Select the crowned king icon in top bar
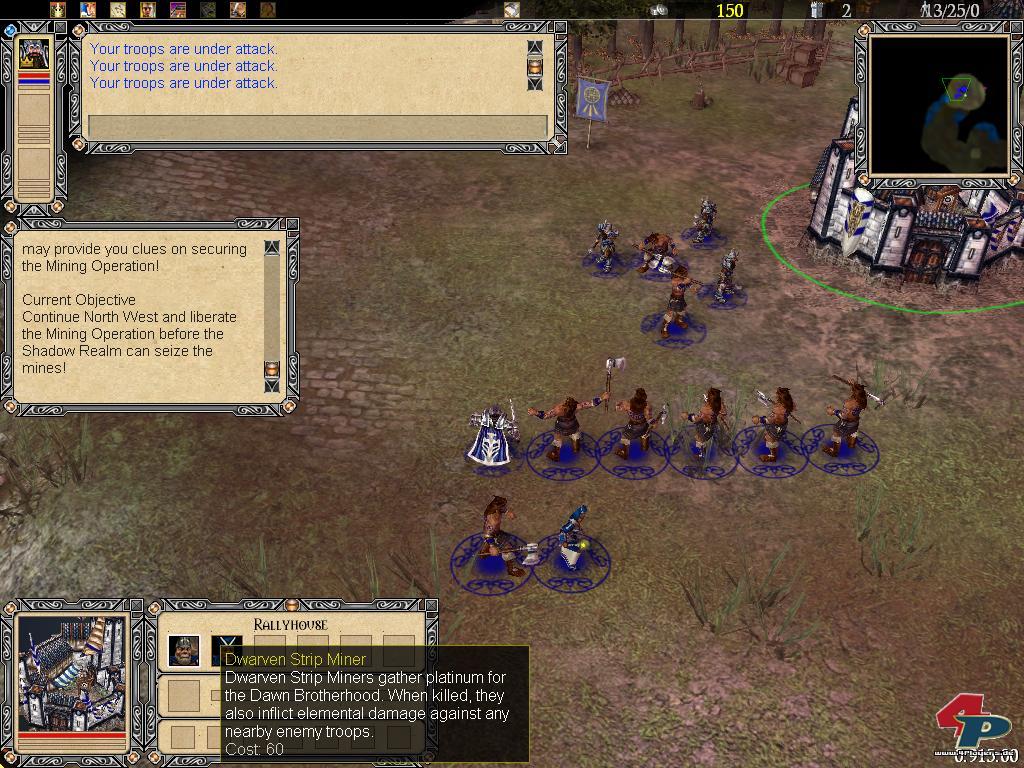Screen dimensions: 1024x768 click(57, 10)
